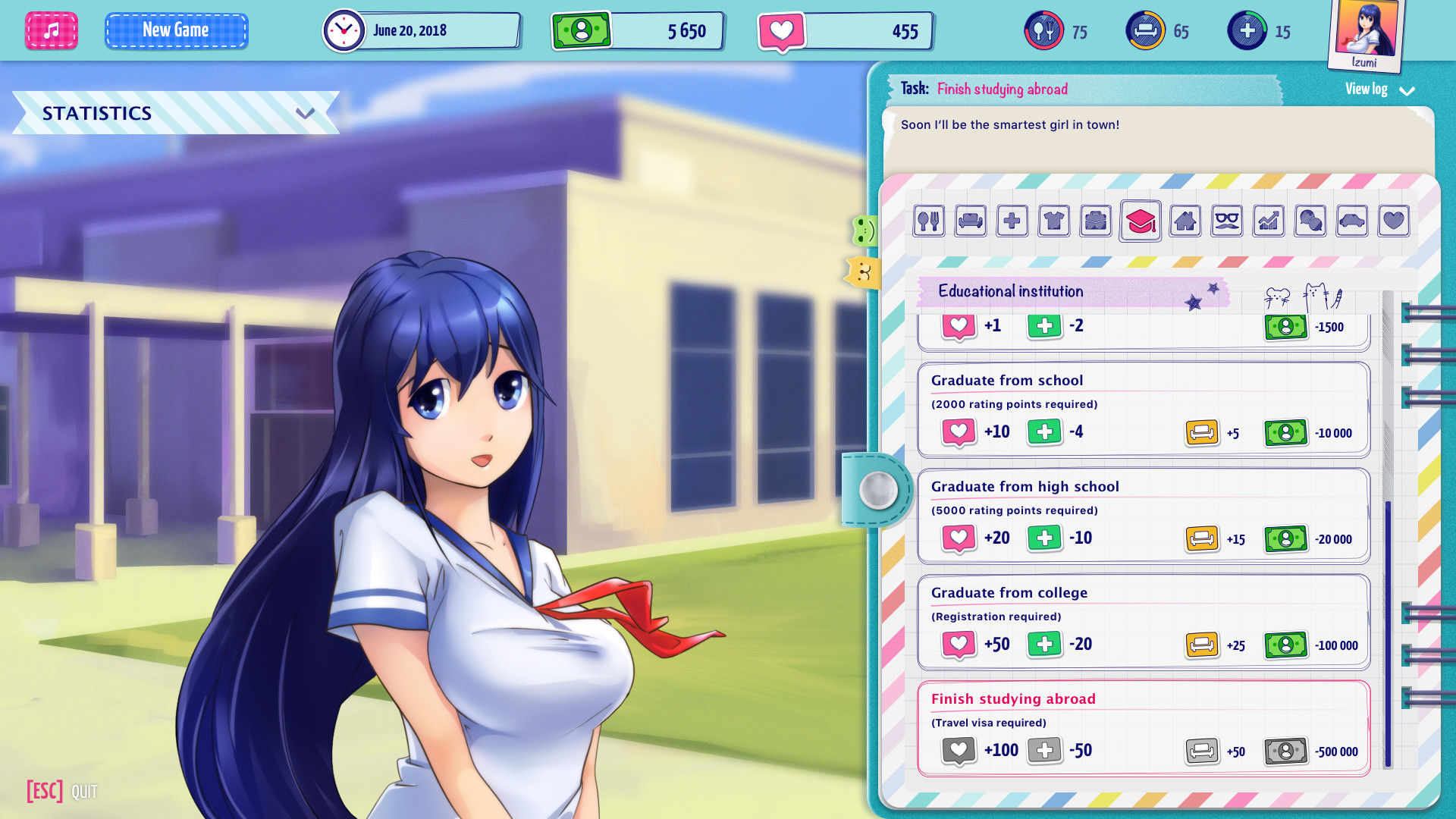Open the Car category icon
Image resolution: width=1456 pixels, height=819 pixels.
click(x=1351, y=221)
